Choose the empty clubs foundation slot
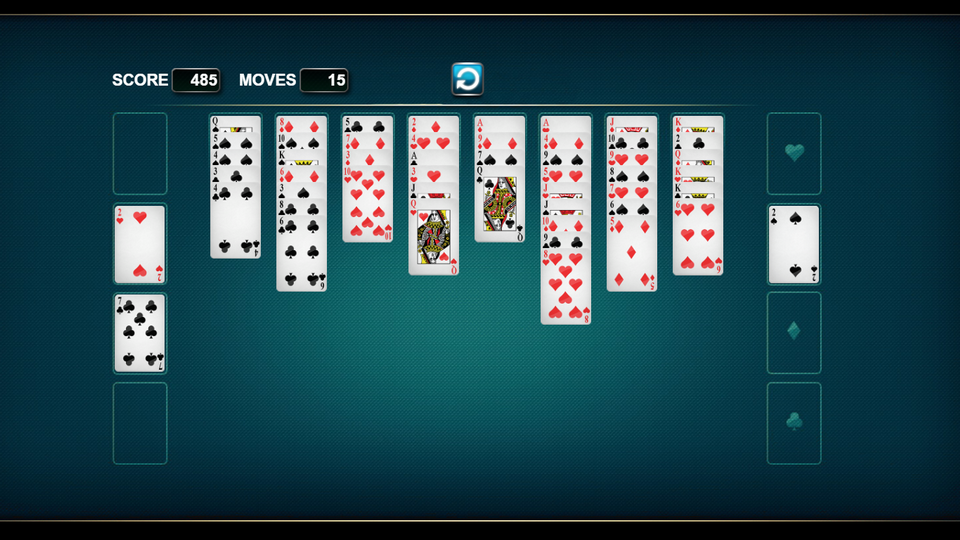960x540 pixels. point(794,423)
